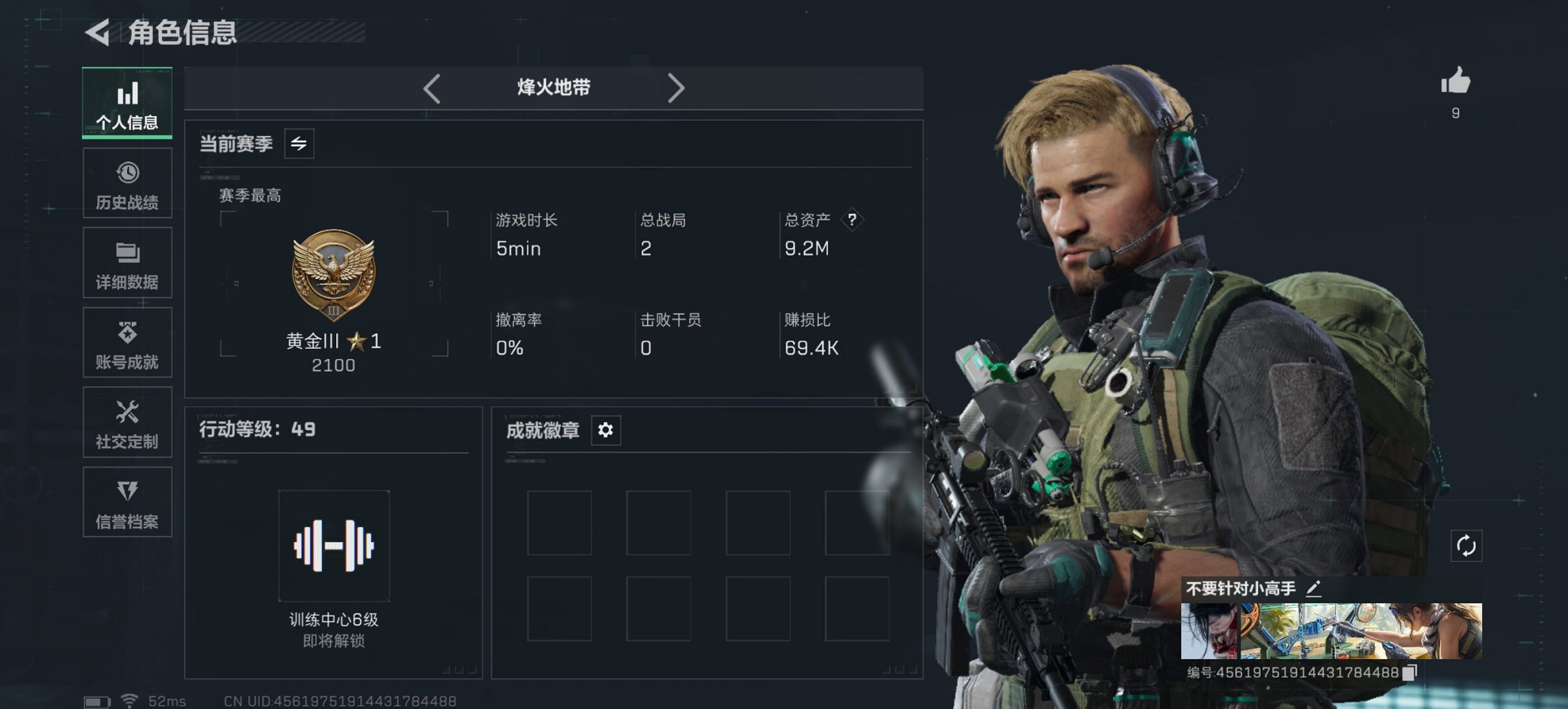
Task: Click the season switch icon next to 当前赛季
Action: pyautogui.click(x=299, y=144)
